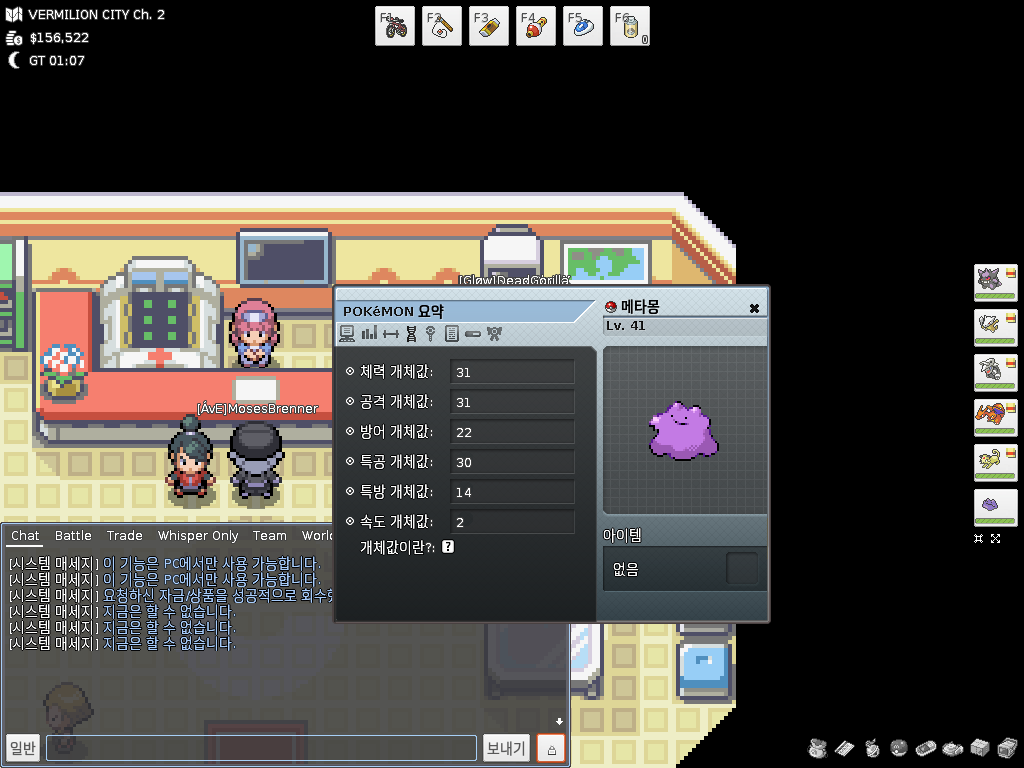Select the fishing rod in slot F4
The height and width of the screenshot is (768, 1024).
(536, 27)
